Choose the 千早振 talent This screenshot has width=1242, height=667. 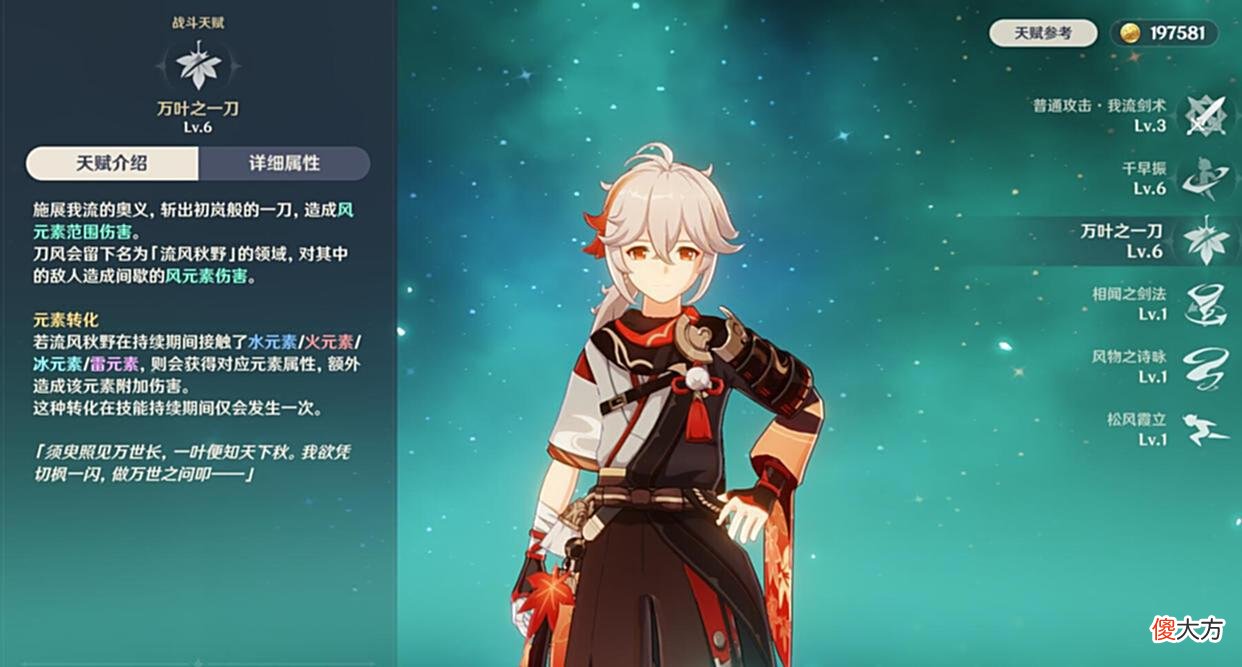tap(1204, 179)
